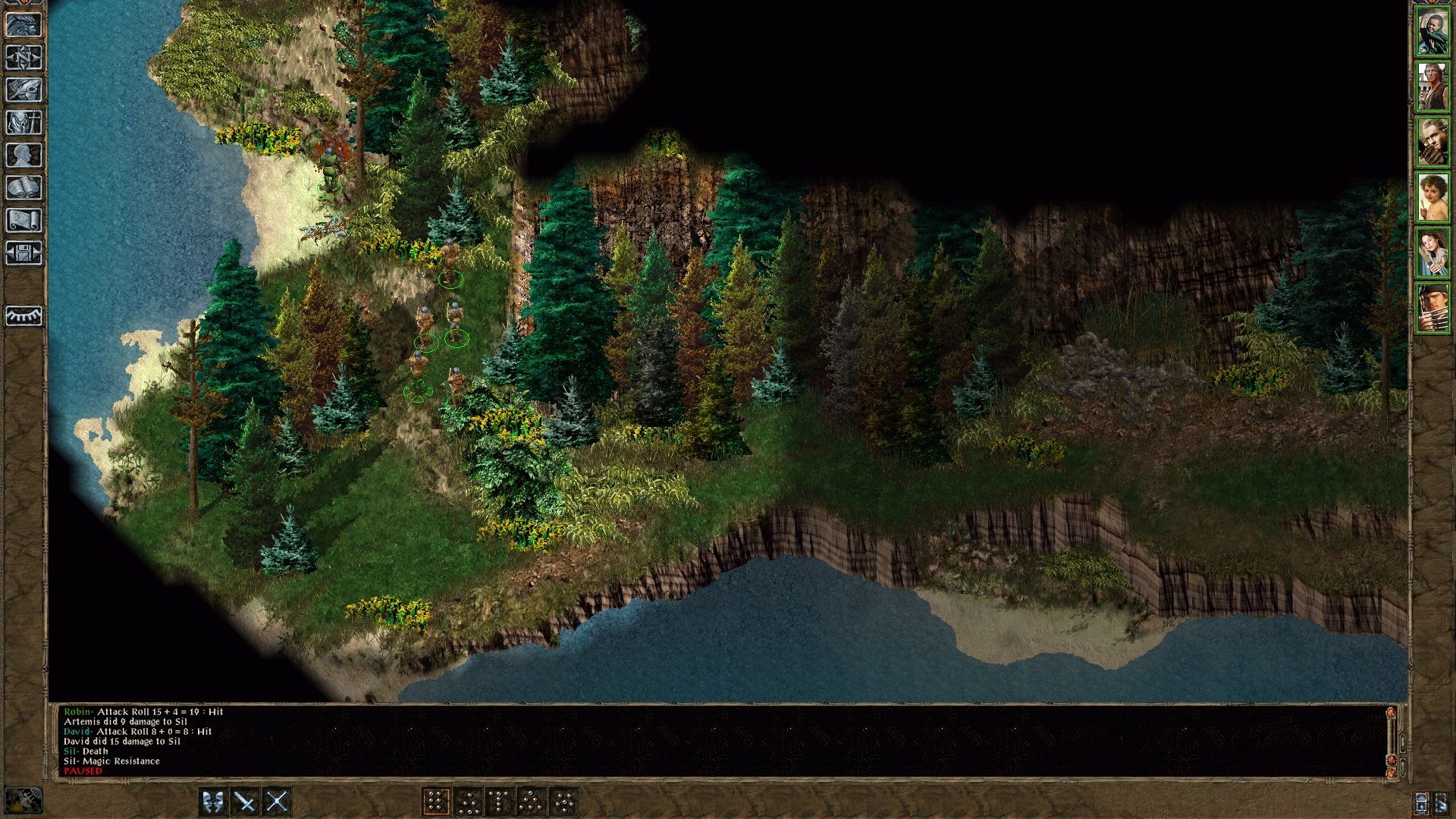Viewport: 1456px width, 819px height.
Task: Open the journal quill-and-inkwell icon
Action: [24, 90]
